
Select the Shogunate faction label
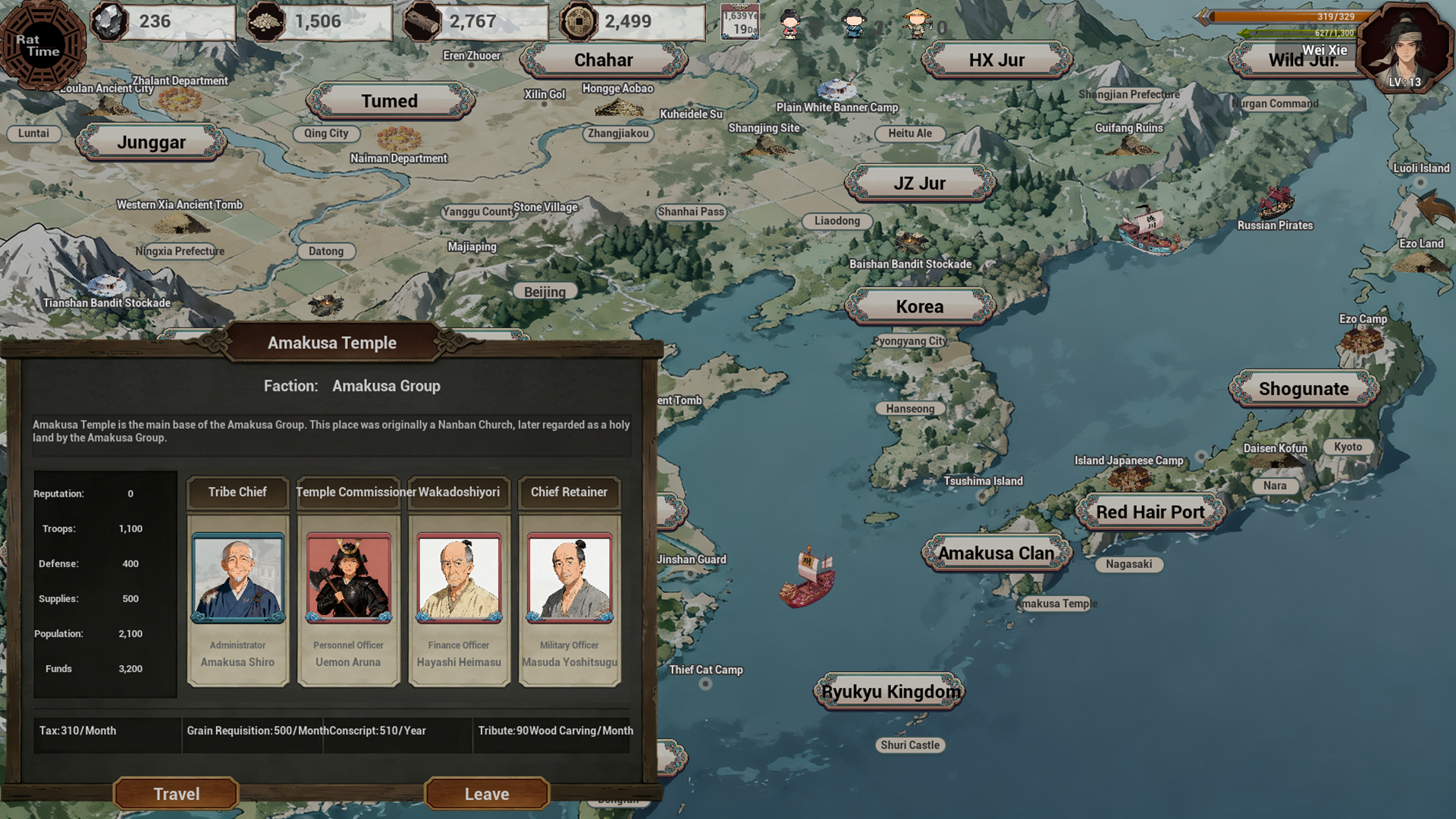[1304, 389]
